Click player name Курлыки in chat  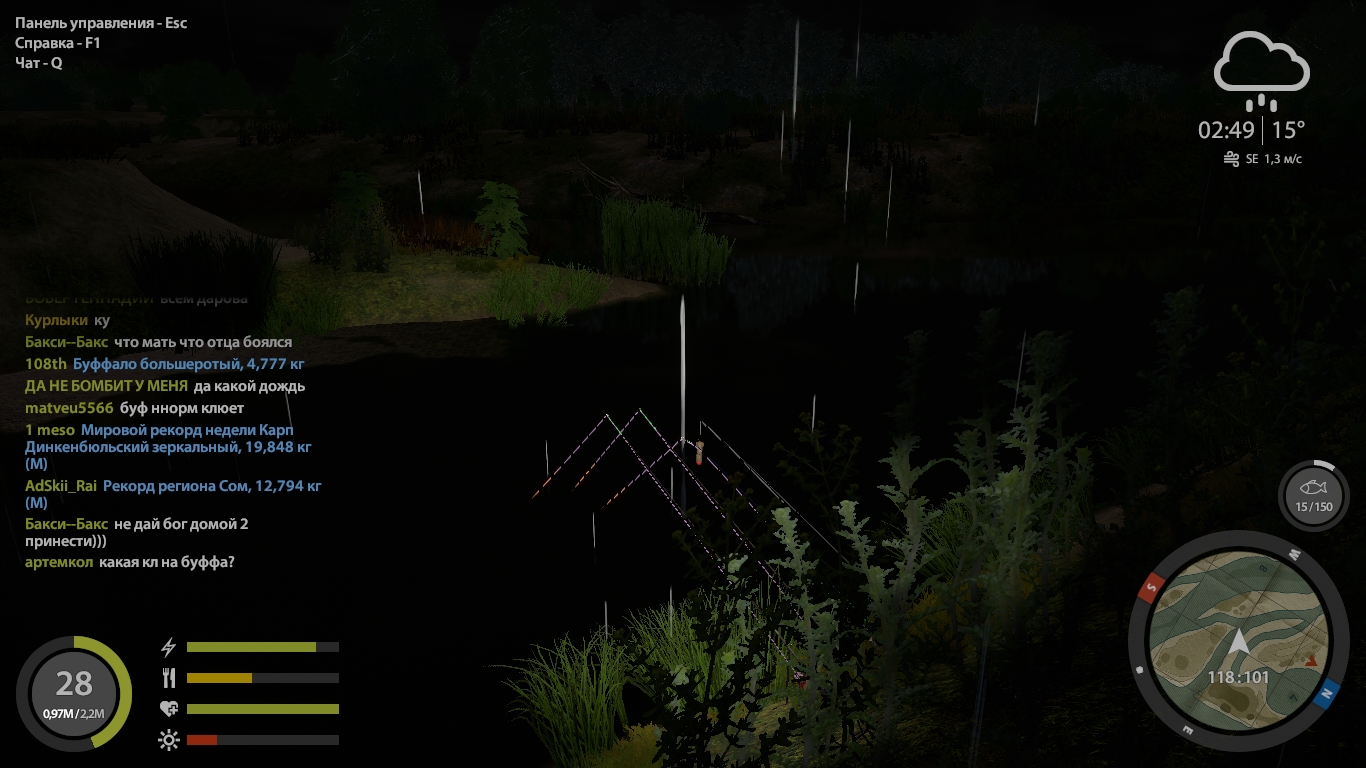pos(55,320)
